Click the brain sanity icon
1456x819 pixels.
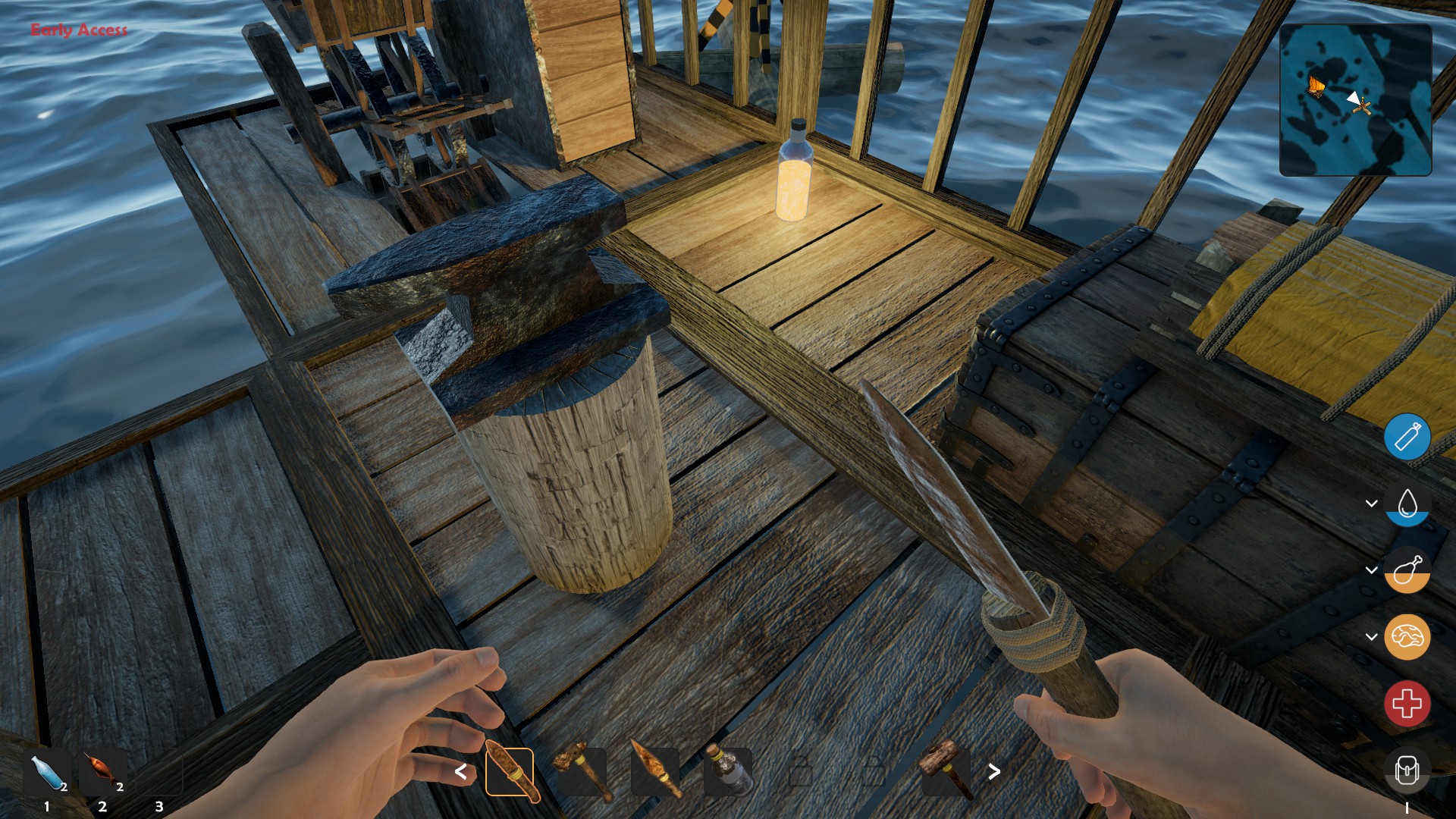(x=1407, y=637)
